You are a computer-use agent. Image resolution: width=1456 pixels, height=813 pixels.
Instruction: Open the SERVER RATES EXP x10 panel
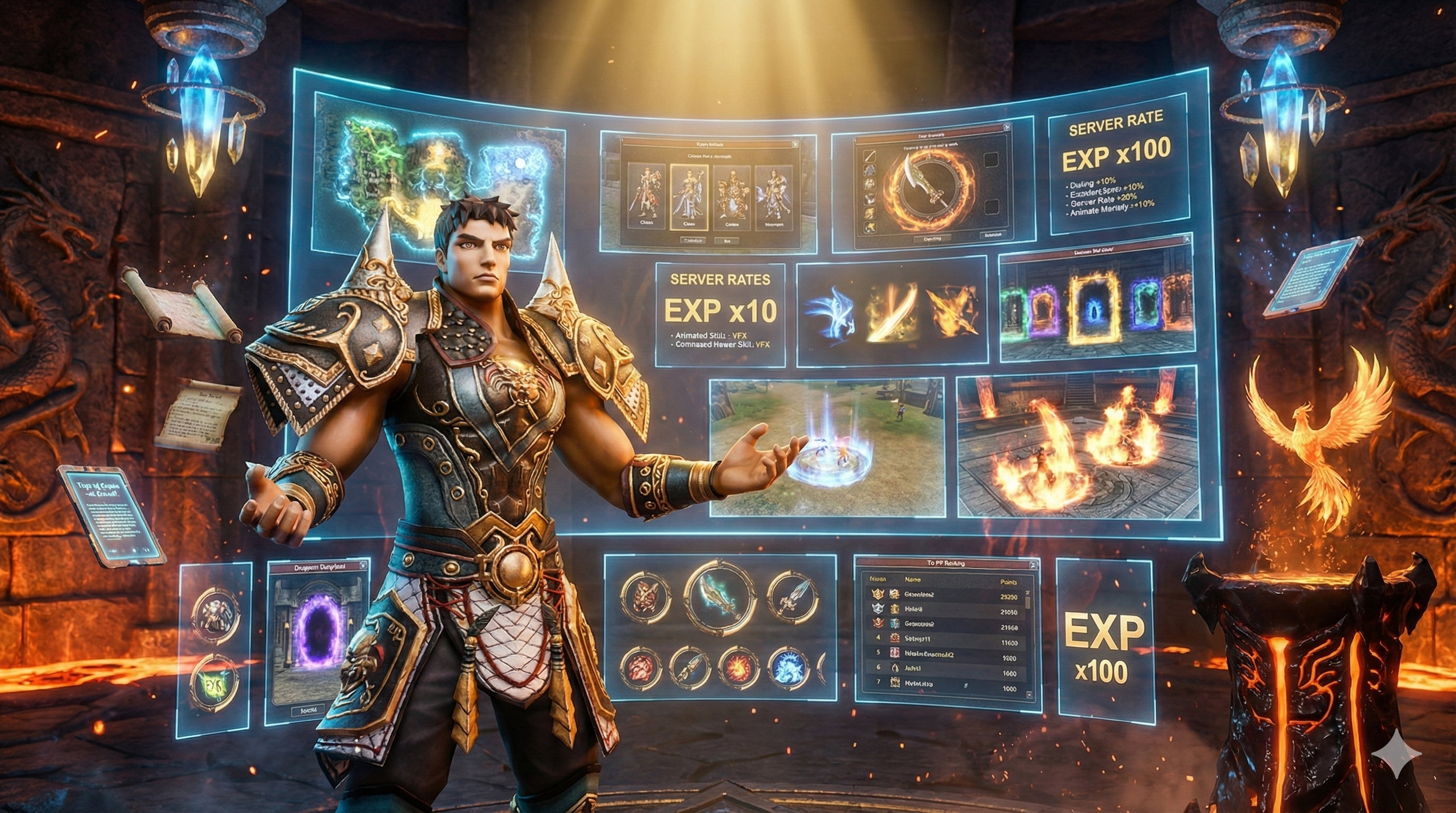tap(720, 314)
